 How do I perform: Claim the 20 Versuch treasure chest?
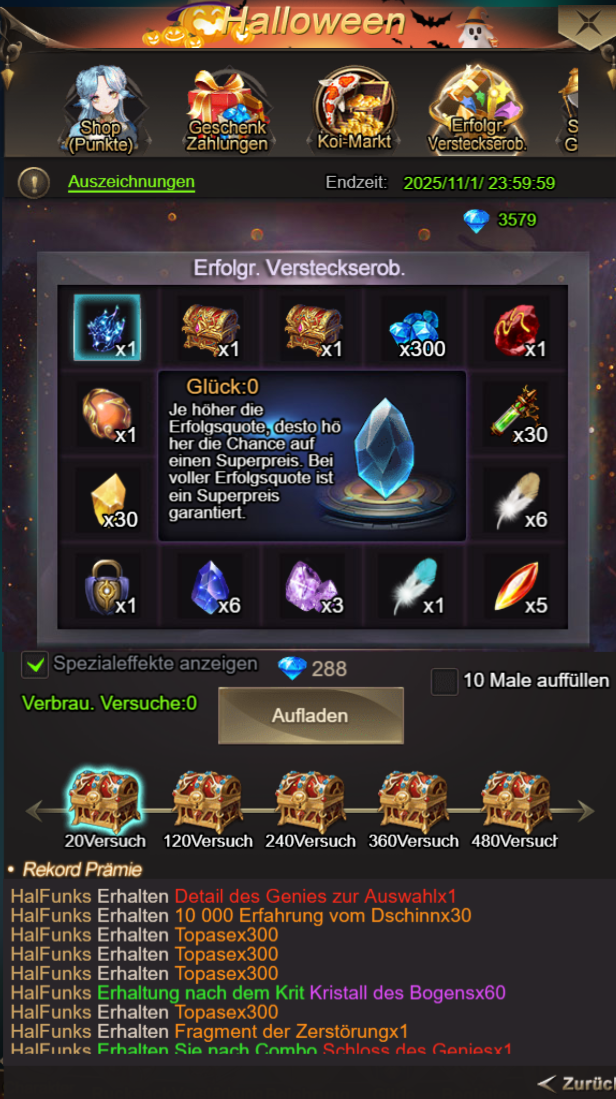[x=105, y=800]
